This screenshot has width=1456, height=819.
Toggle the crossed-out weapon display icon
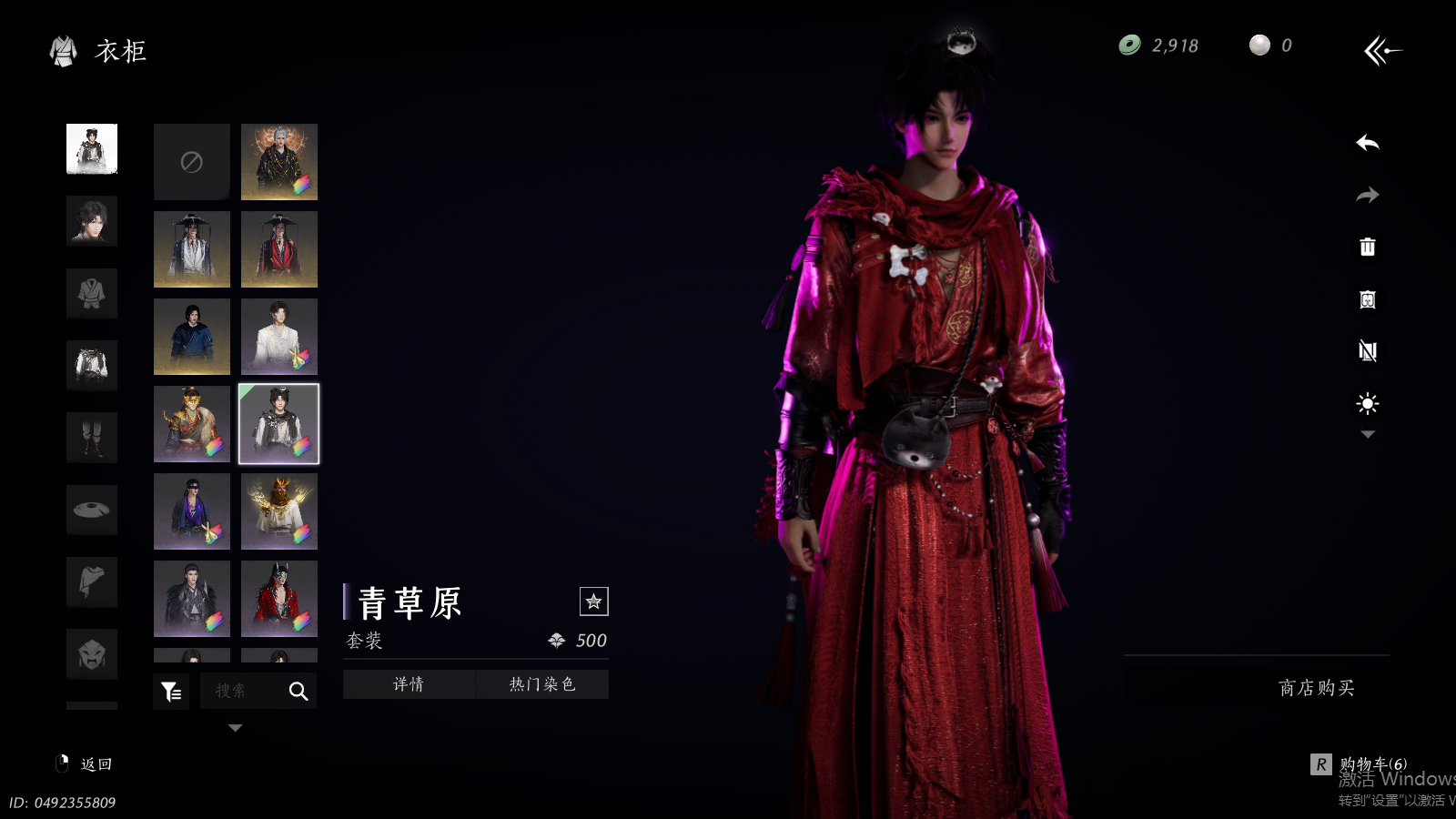click(1367, 351)
